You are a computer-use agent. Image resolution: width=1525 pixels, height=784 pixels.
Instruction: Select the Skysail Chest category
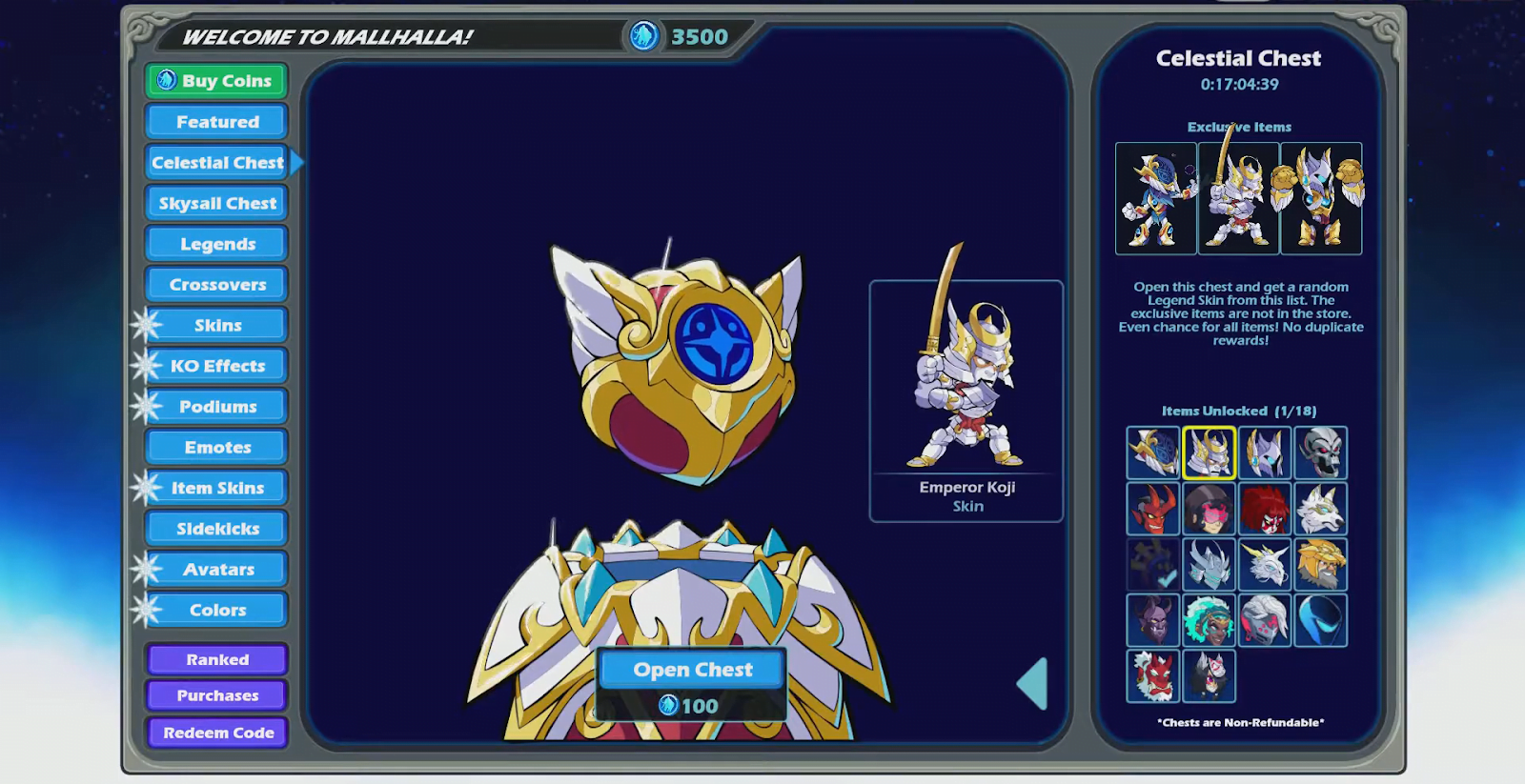pyautogui.click(x=217, y=203)
